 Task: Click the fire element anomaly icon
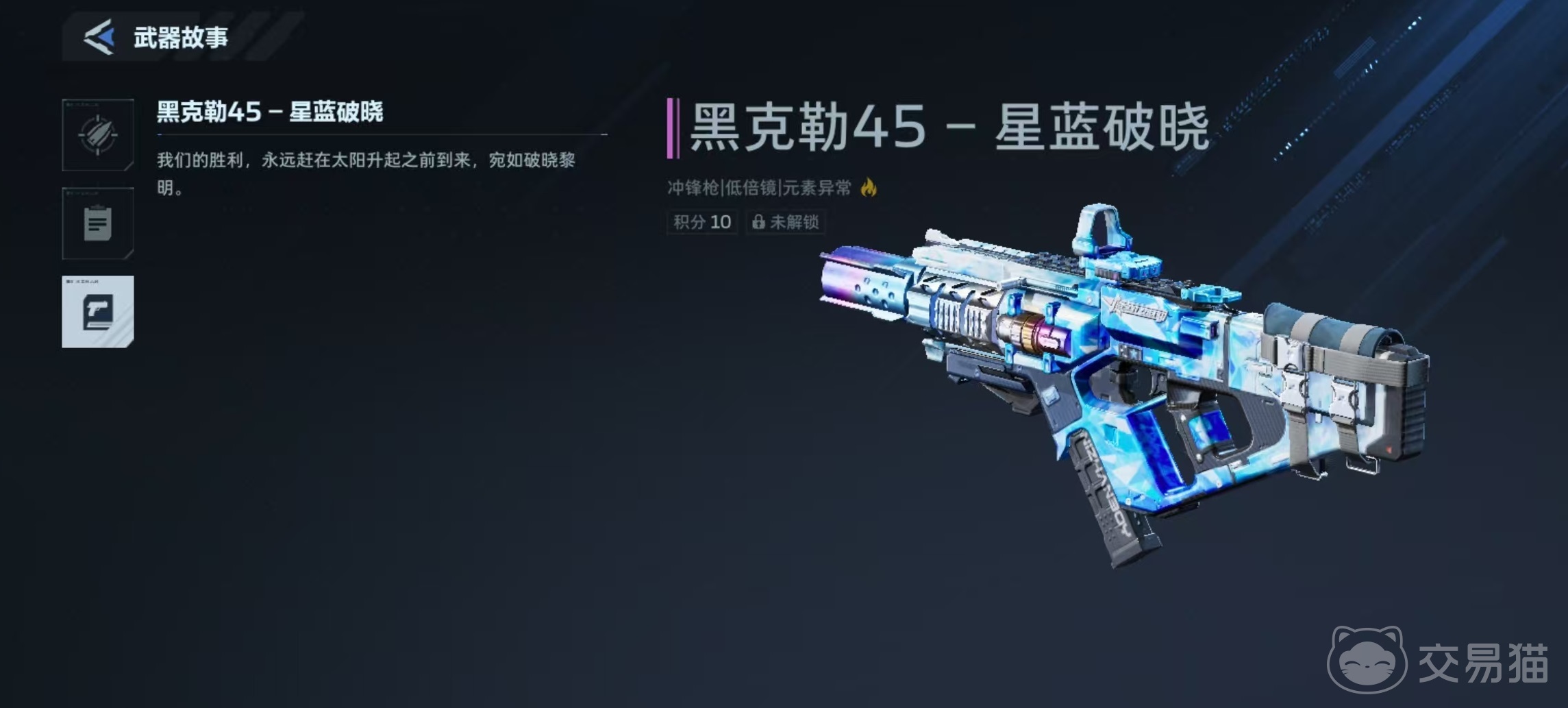click(x=869, y=187)
